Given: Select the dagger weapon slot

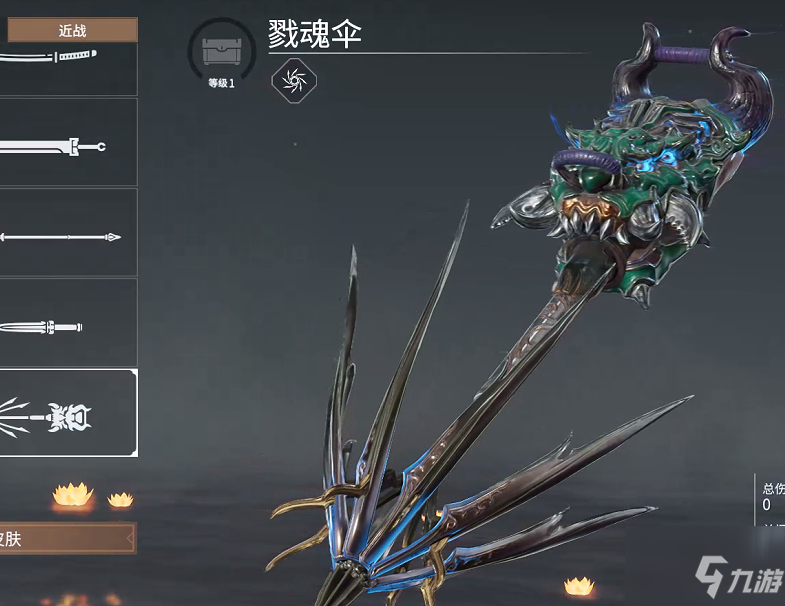Looking at the screenshot, I should (x=66, y=324).
